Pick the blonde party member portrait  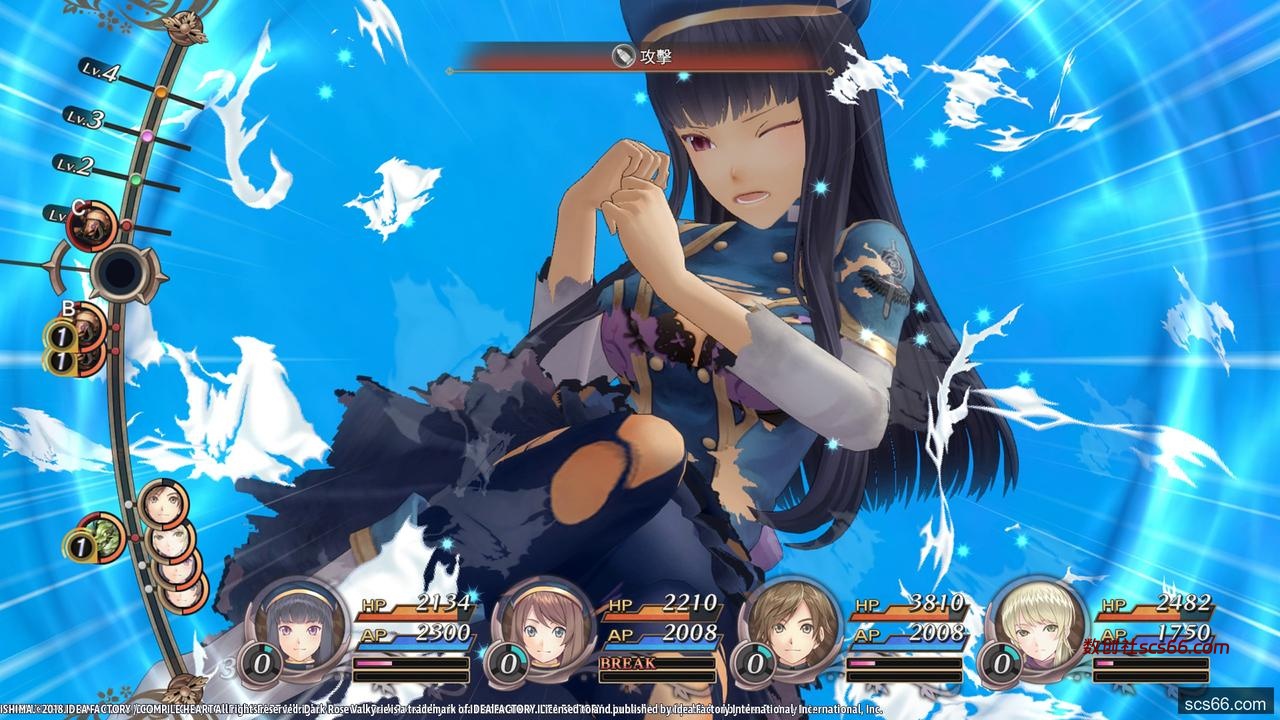coord(1036,626)
